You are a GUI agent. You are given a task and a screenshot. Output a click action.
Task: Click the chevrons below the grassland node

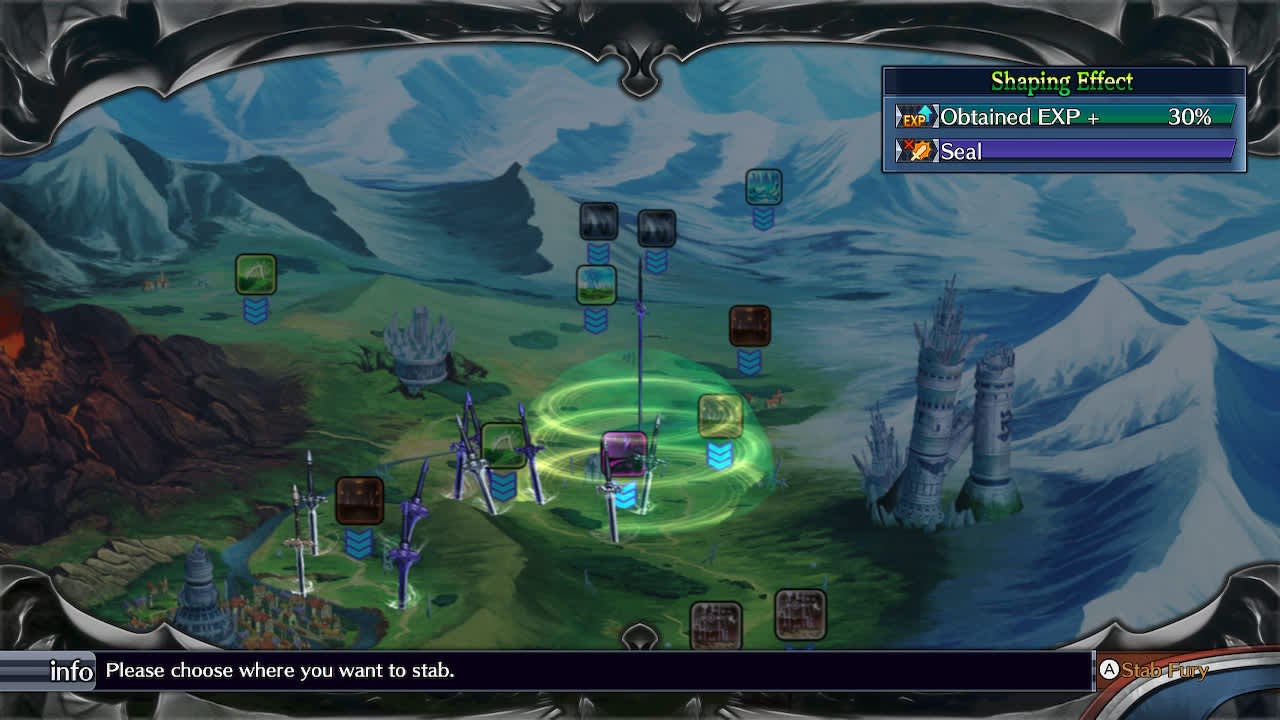pos(596,315)
